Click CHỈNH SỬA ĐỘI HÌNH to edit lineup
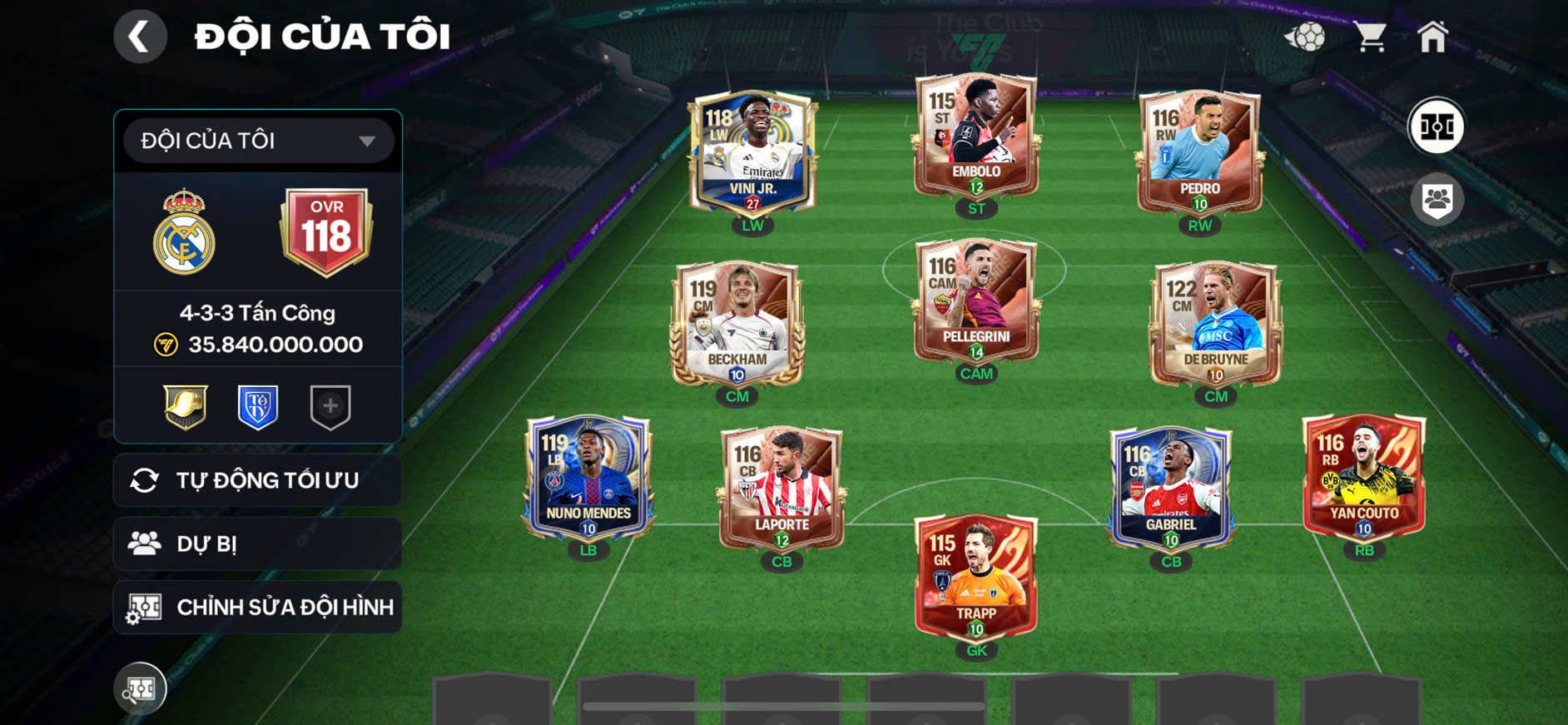Screen dimensions: 1568x725 click(256, 607)
